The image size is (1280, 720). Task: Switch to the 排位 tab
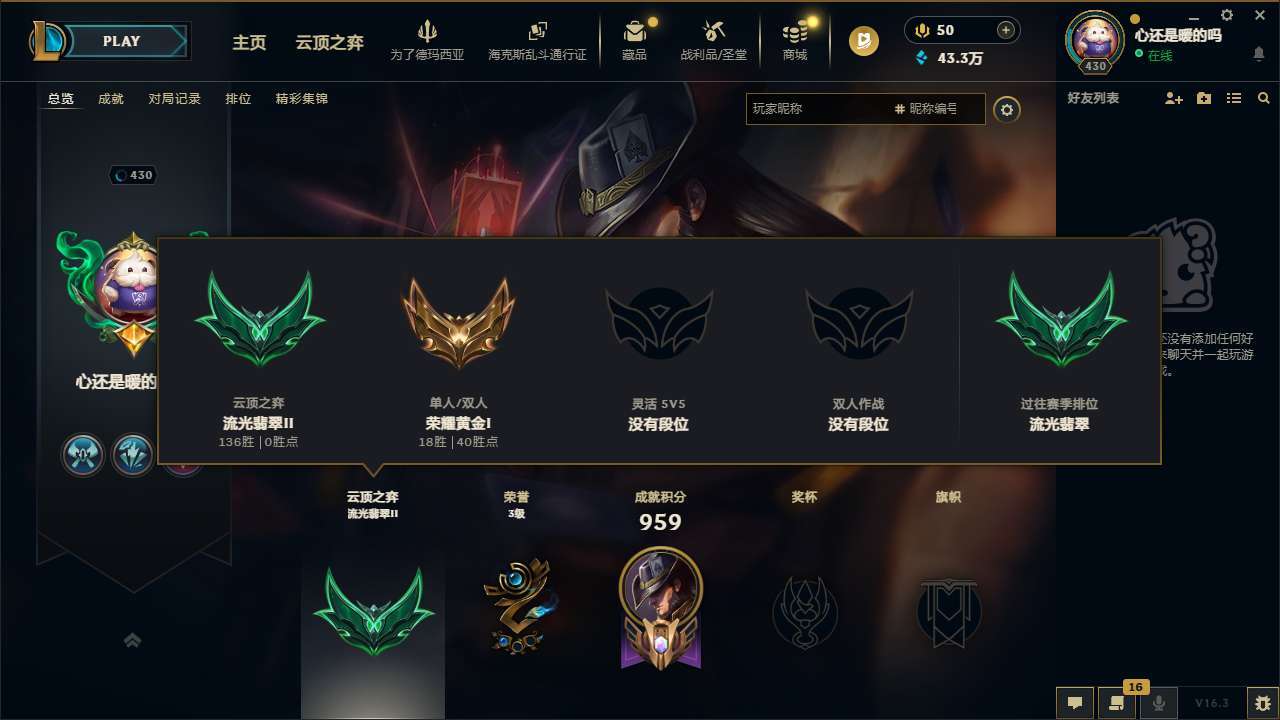238,99
